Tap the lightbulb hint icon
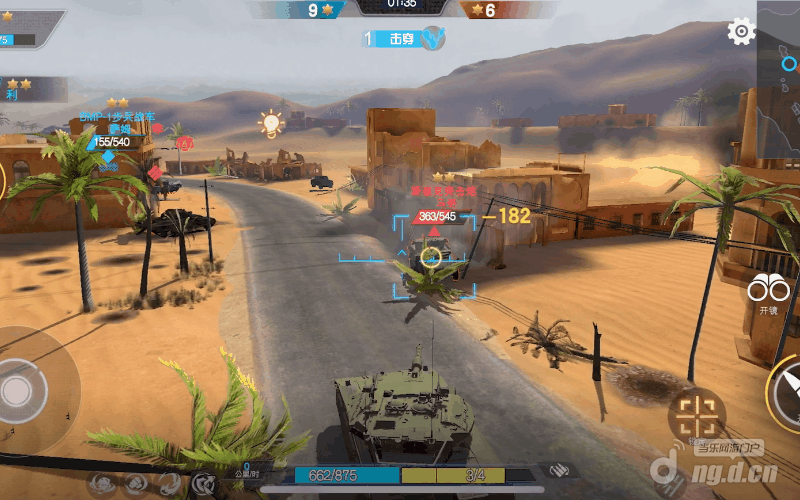The image size is (800, 500). pos(270,123)
